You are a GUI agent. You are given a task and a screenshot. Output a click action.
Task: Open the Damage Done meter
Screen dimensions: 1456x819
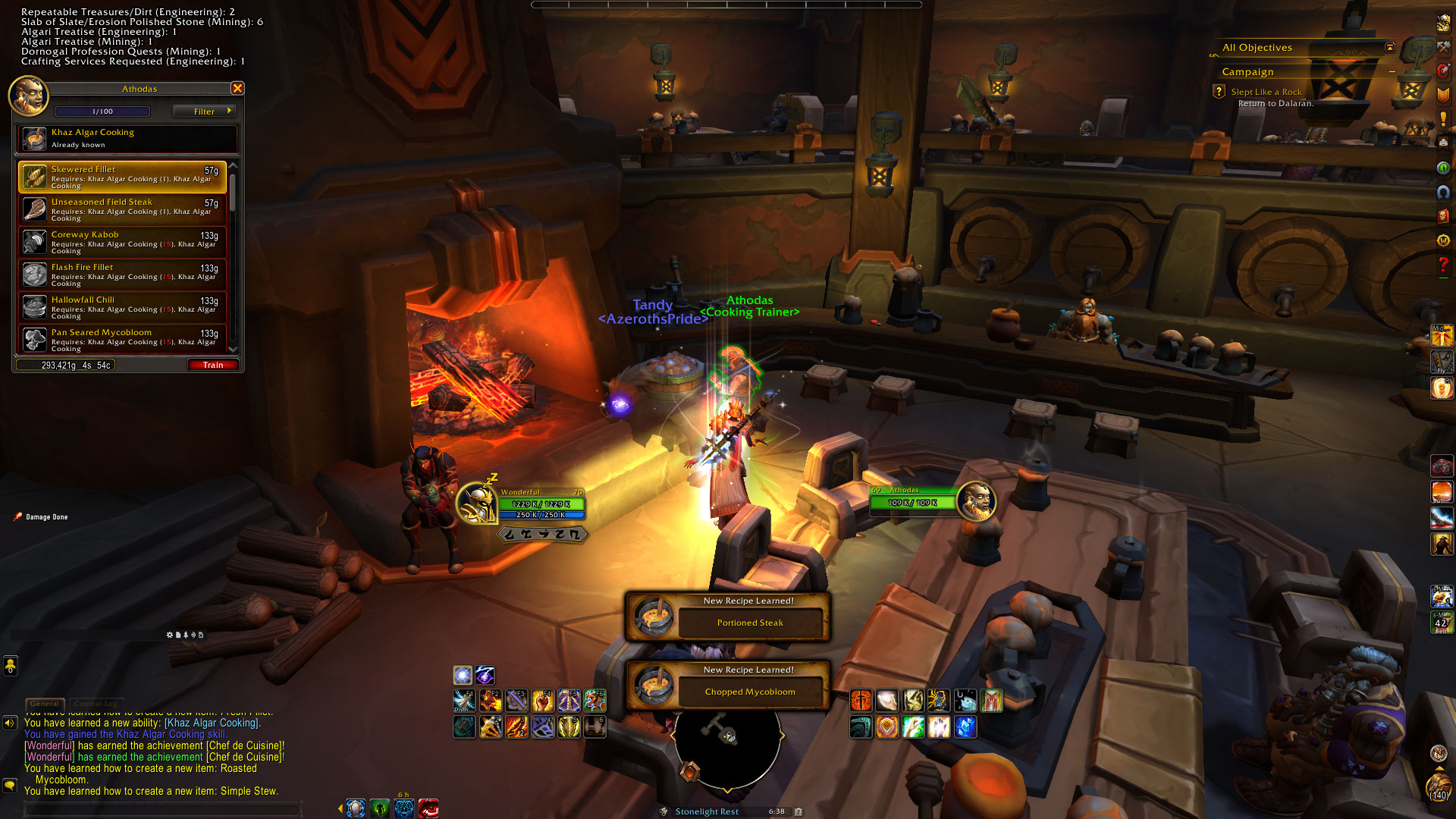(46, 517)
